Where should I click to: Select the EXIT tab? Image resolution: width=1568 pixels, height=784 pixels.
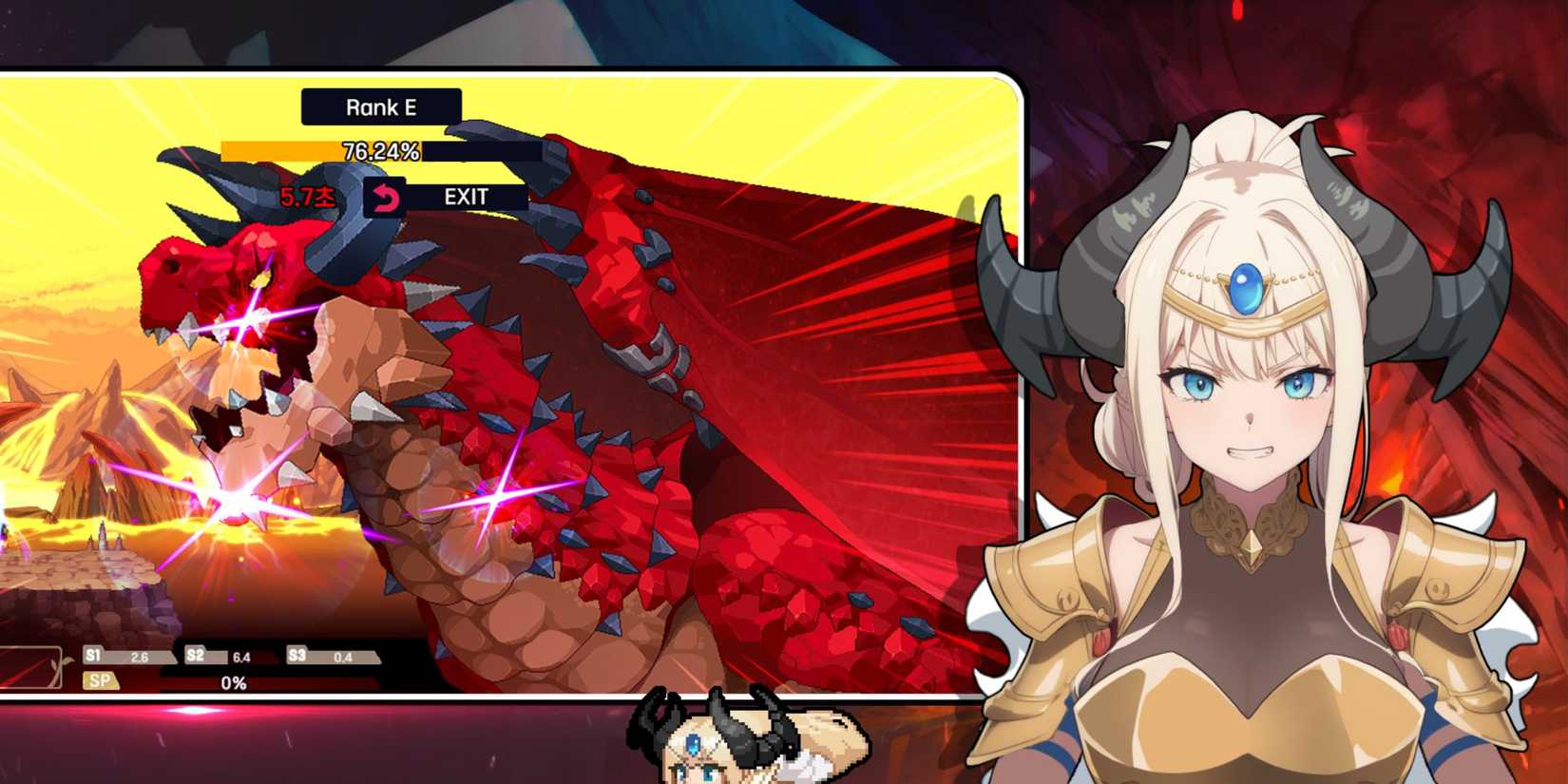[467, 197]
